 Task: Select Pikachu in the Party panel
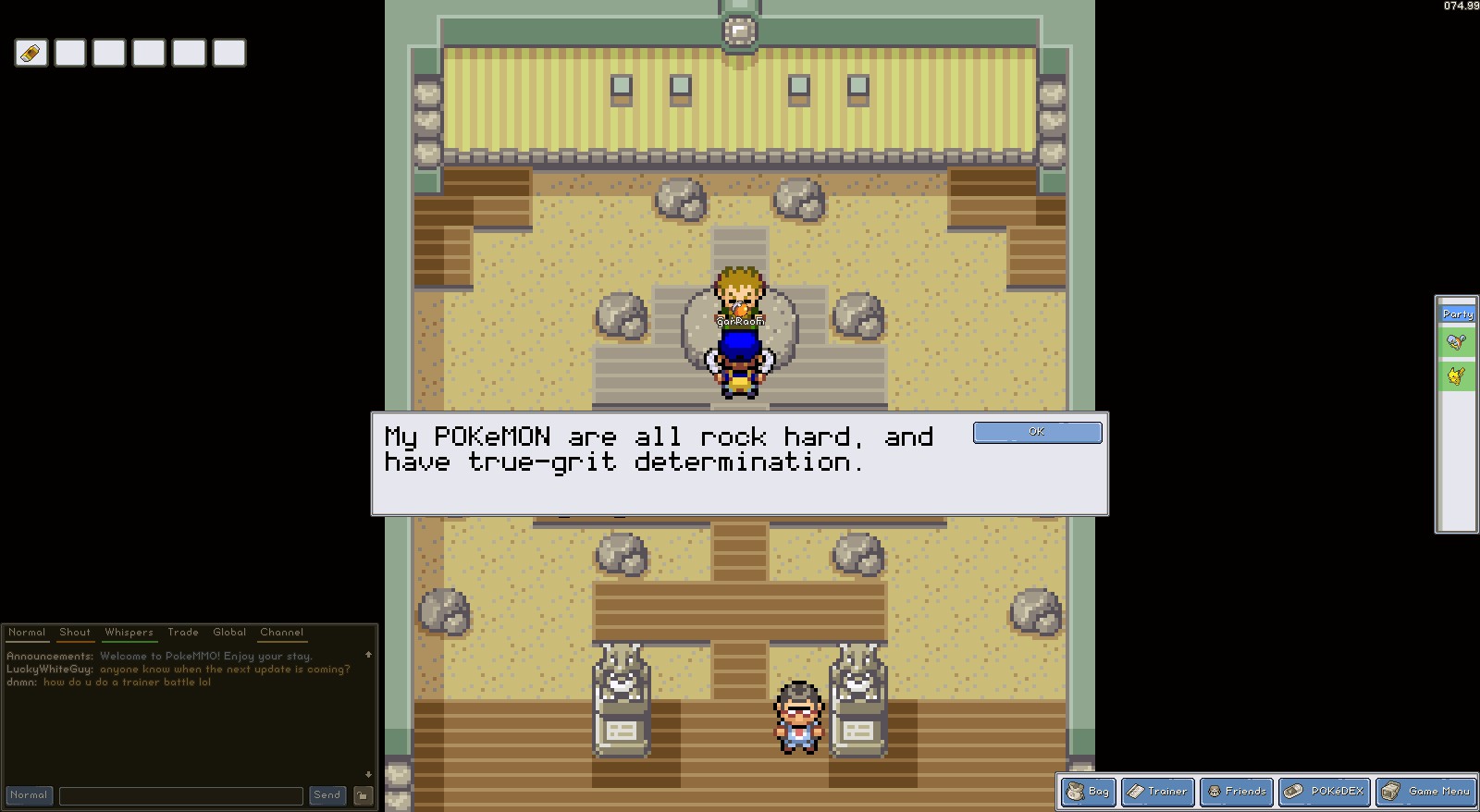[x=1455, y=375]
